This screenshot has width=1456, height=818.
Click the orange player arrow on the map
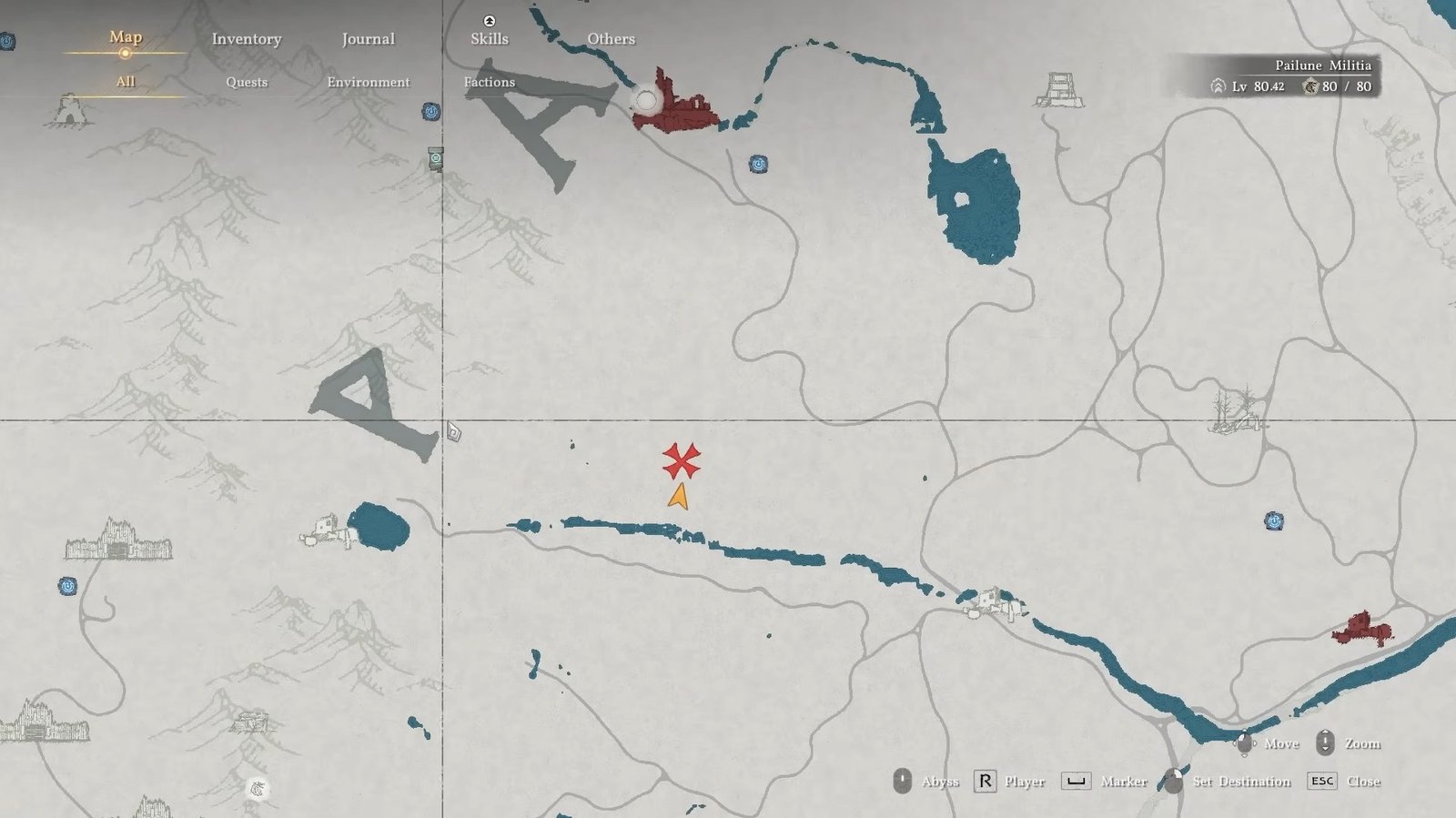[x=679, y=497]
